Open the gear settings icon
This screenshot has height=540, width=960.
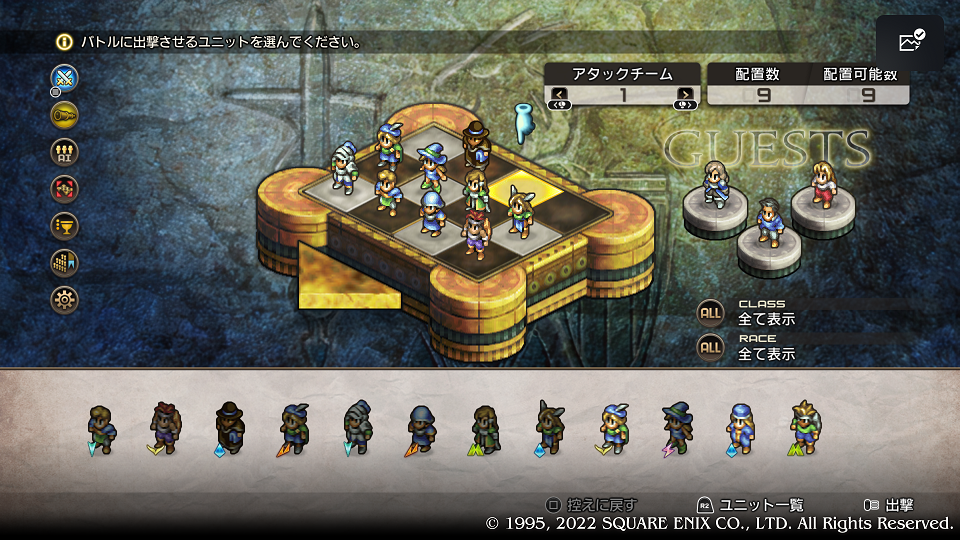[65, 299]
